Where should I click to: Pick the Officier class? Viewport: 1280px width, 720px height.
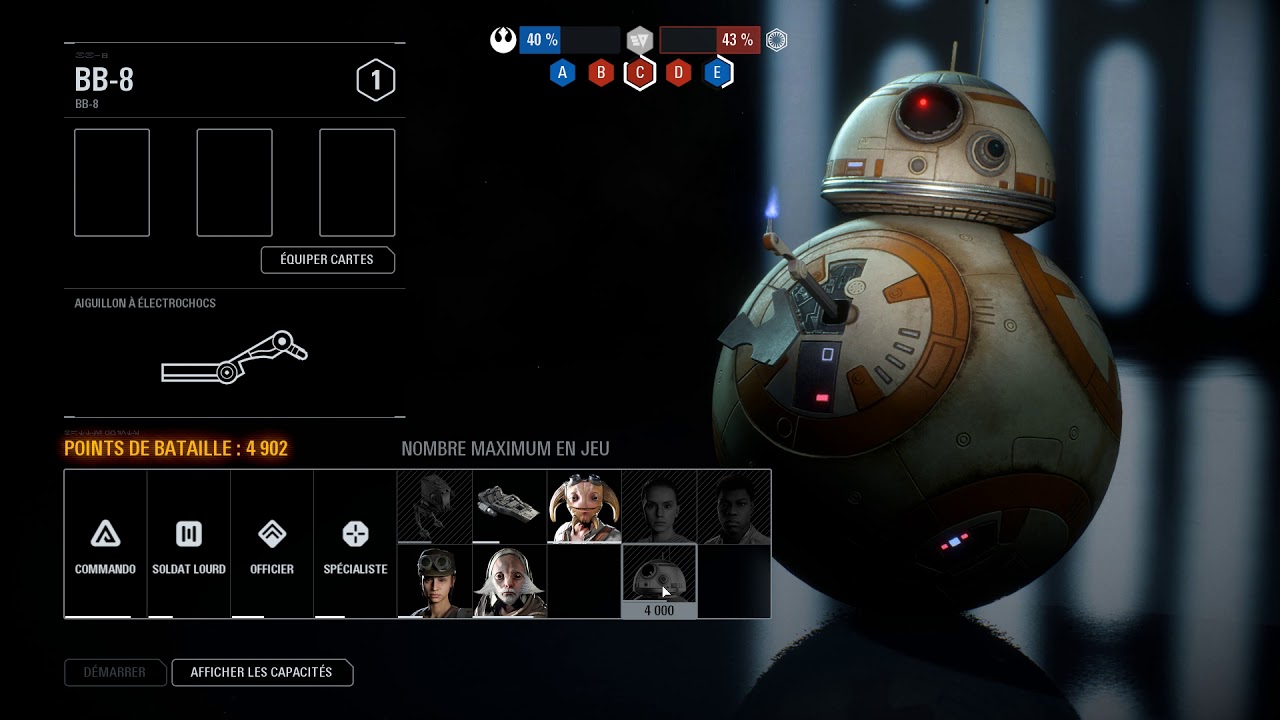click(272, 544)
